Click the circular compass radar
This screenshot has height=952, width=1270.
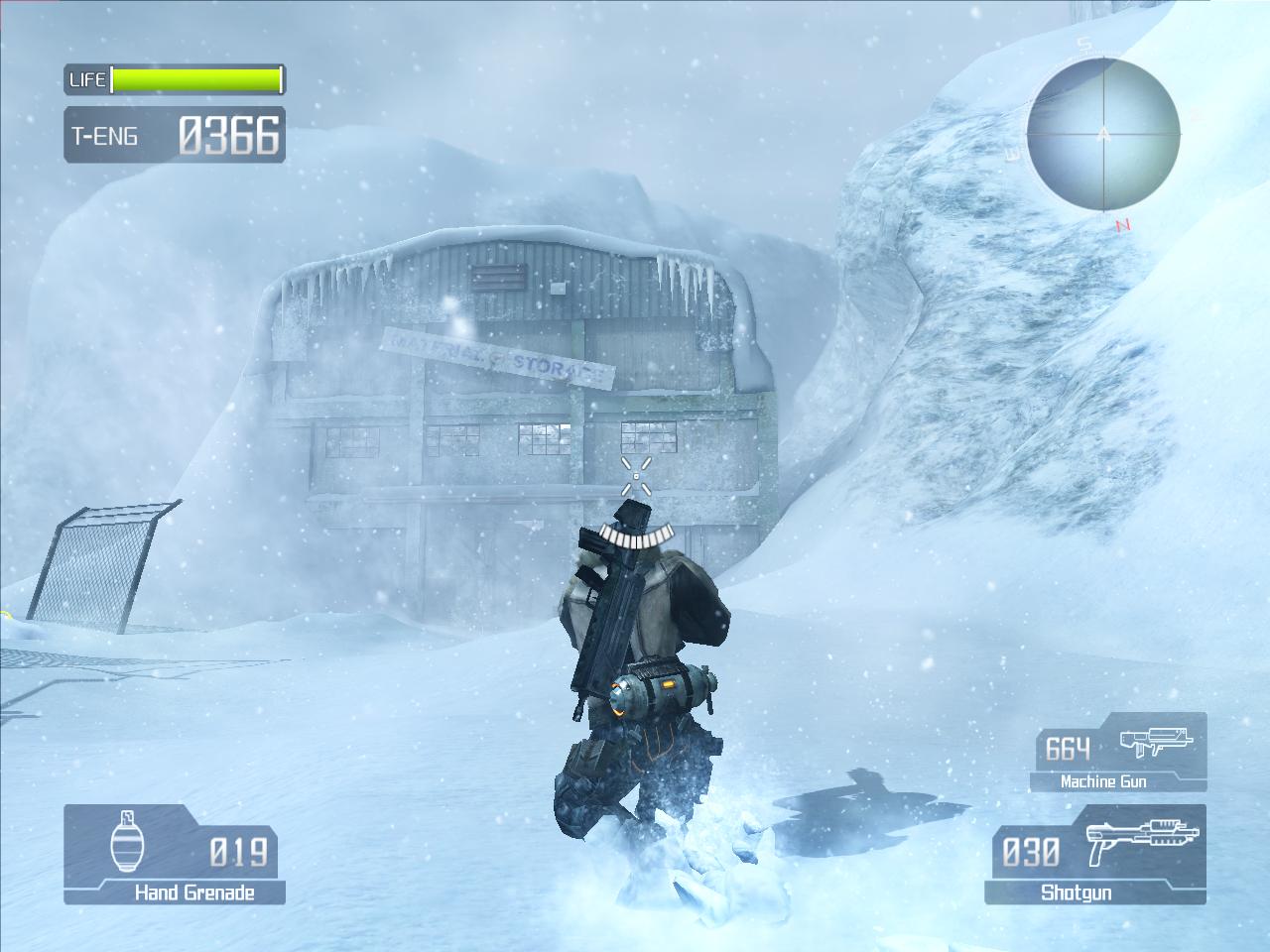[1103, 133]
